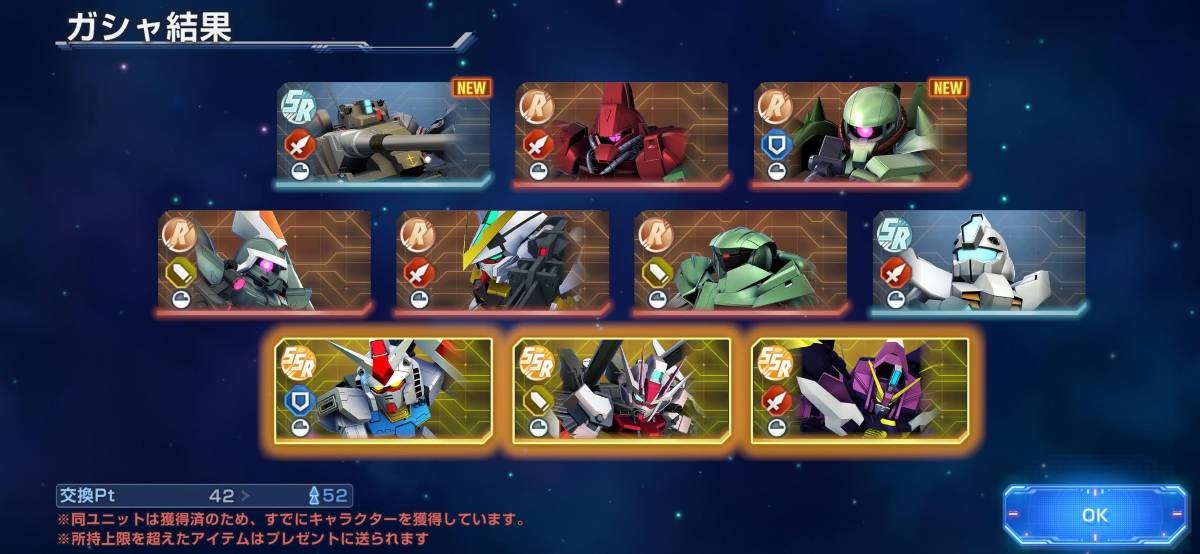Viewport: 1200px width, 554px height.
Task: Select the R Gundam card with yellow V-fin
Action: 502,262
